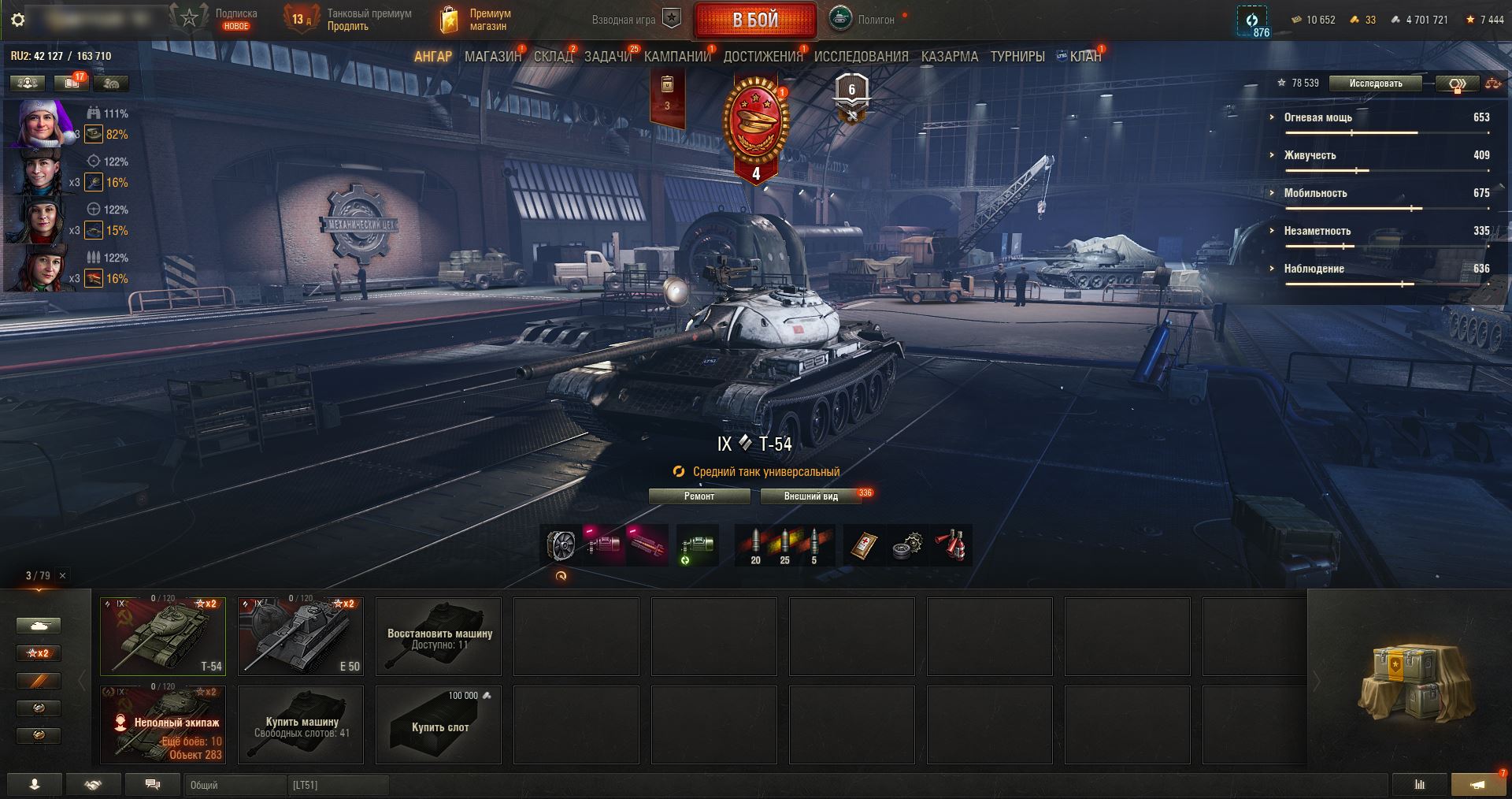Image resolution: width=1512 pixels, height=799 pixels.
Task: Switch to the КАЗАРМА tab
Action: tap(949, 57)
